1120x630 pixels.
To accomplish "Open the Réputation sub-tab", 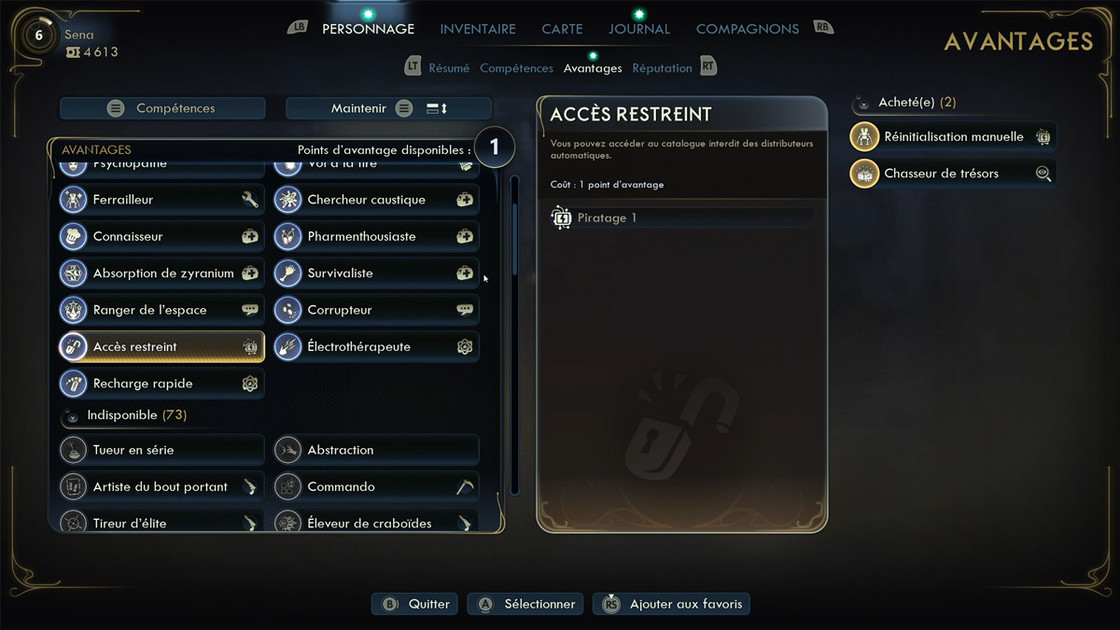I will (x=662, y=68).
